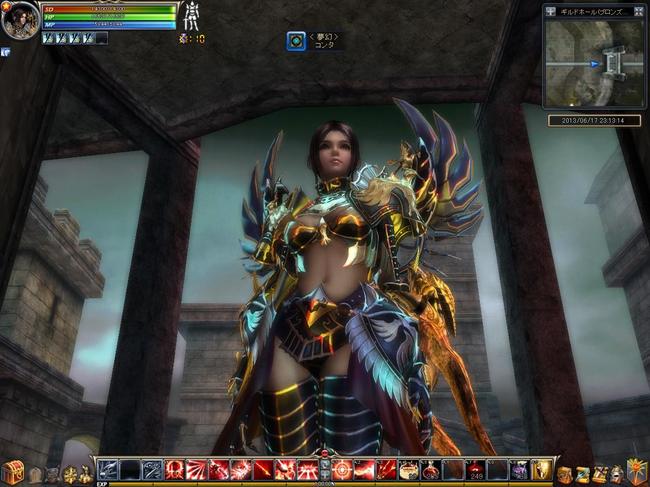Open the treasure chest menu icon
This screenshot has height=487, width=650.
[14, 471]
